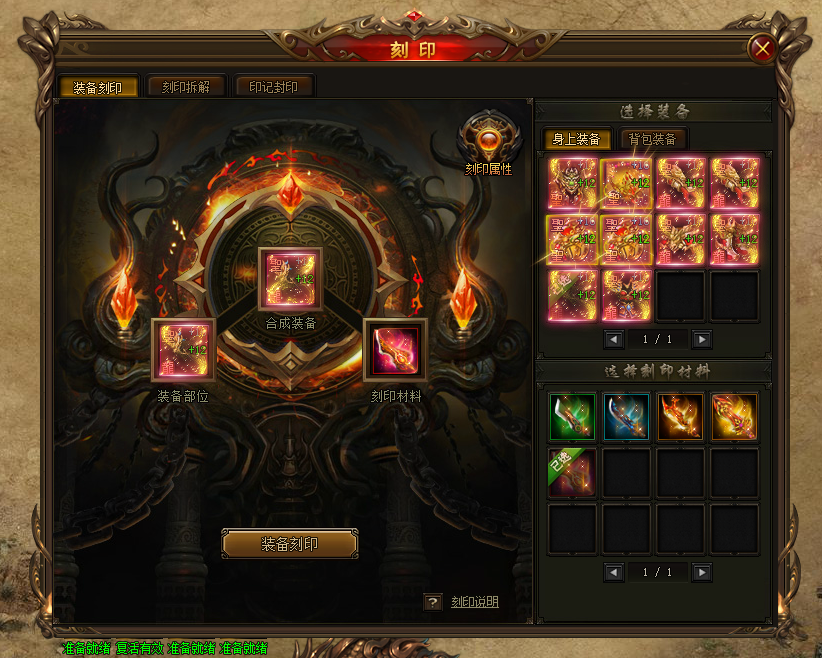The width and height of the screenshot is (822, 658).
Task: Open the 刻印说明 help link
Action: (x=474, y=602)
